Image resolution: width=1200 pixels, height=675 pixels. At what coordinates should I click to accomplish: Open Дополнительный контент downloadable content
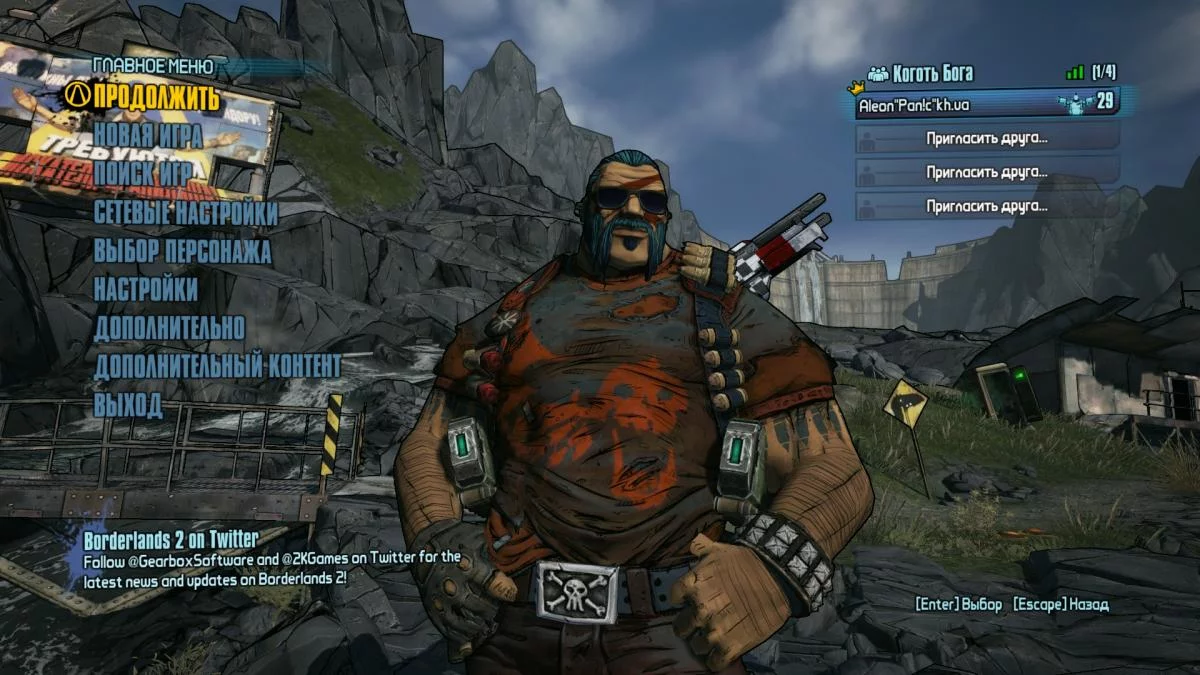click(217, 366)
